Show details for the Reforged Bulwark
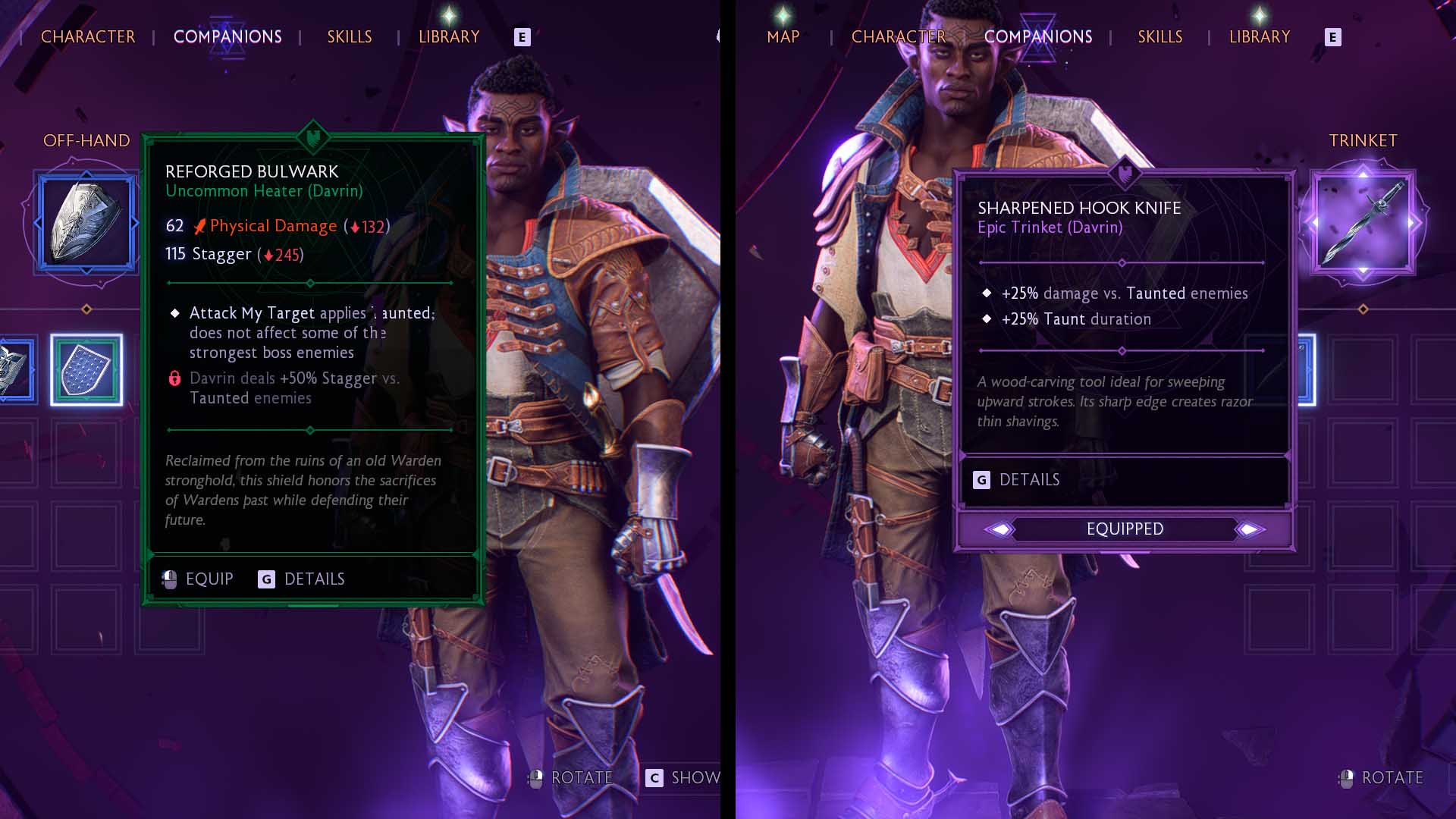The image size is (1456, 819). coord(302,579)
